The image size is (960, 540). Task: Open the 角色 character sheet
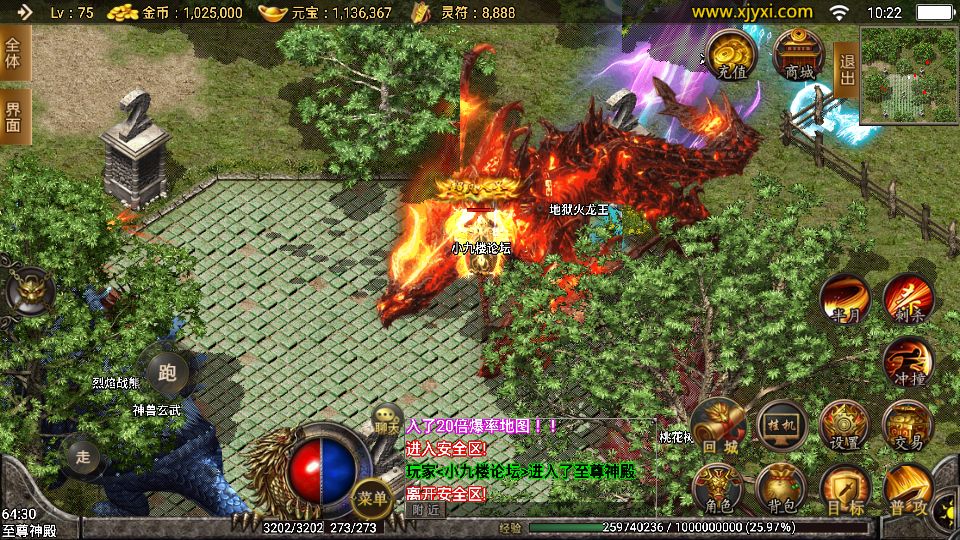pos(717,489)
